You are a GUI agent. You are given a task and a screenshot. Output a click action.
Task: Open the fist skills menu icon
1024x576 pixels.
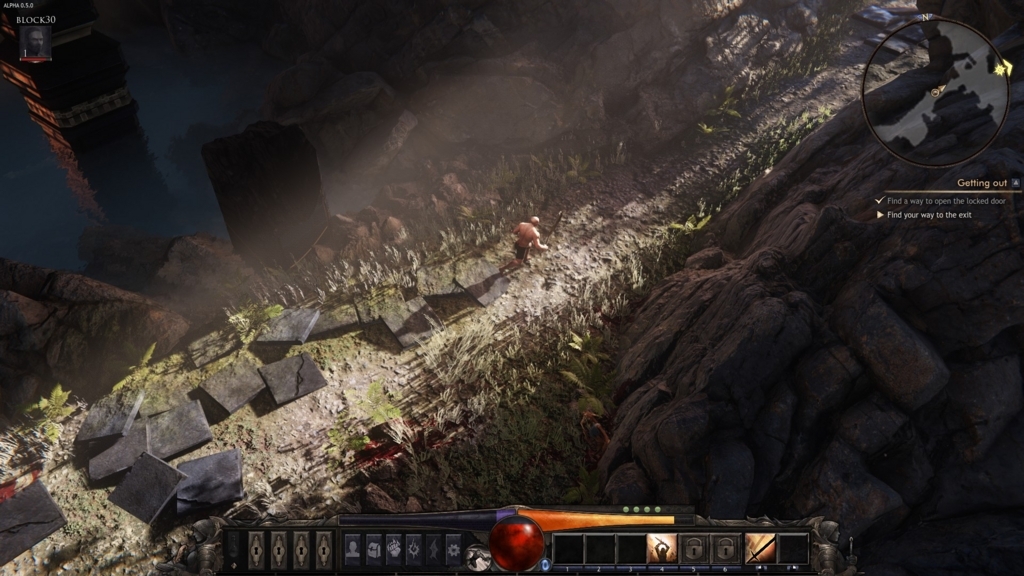[x=393, y=548]
